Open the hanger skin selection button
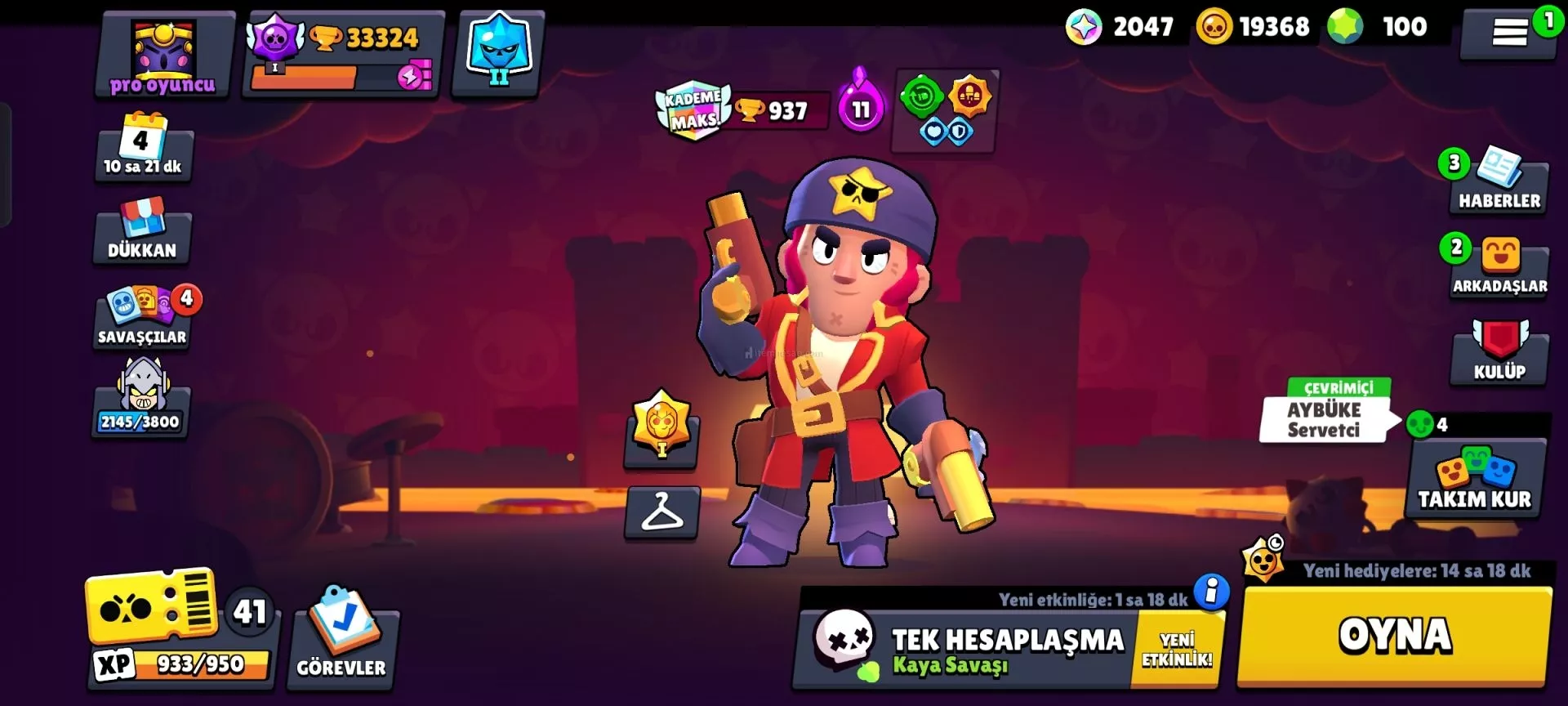This screenshot has height=706, width=1568. (662, 513)
